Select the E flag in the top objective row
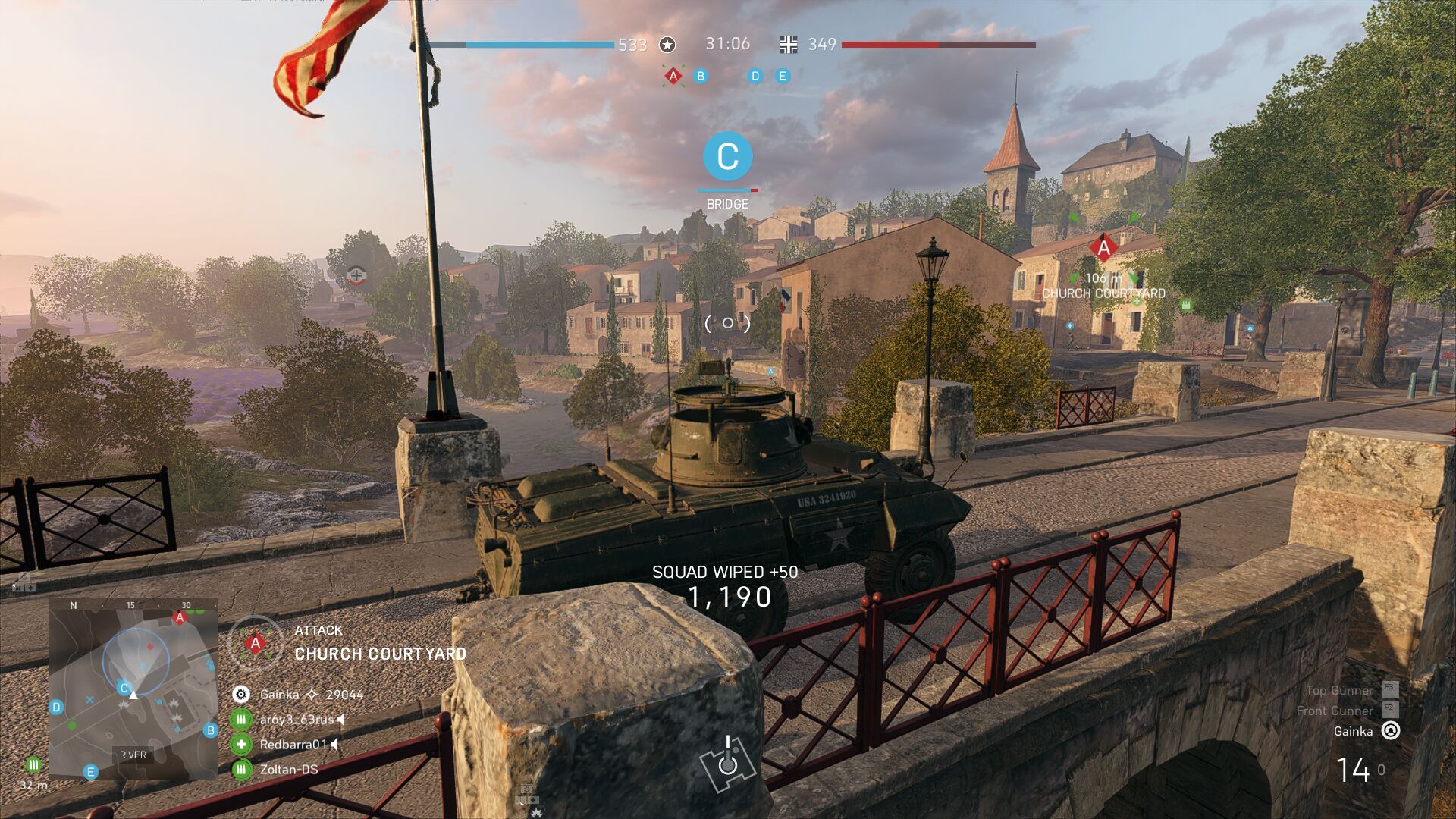 [782, 76]
